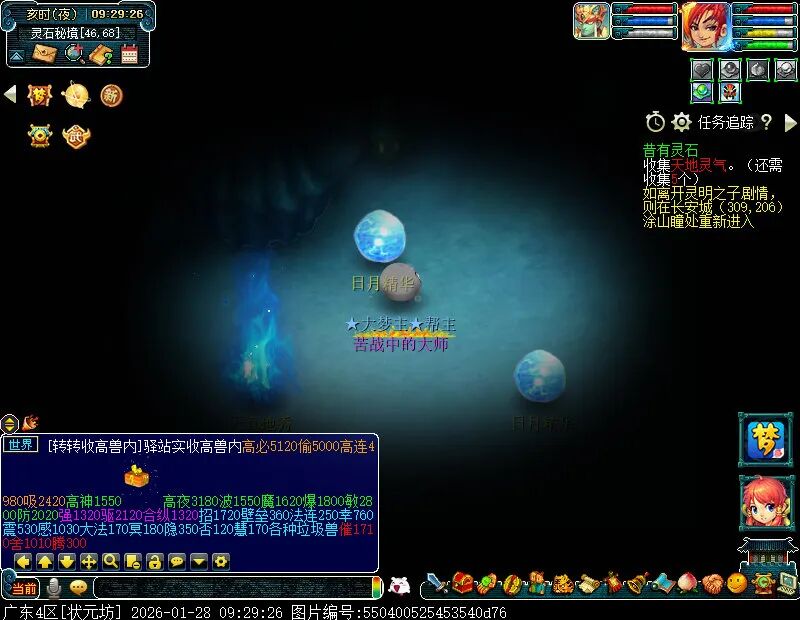
Task: Open the large 梦 button
Action: click(x=764, y=439)
